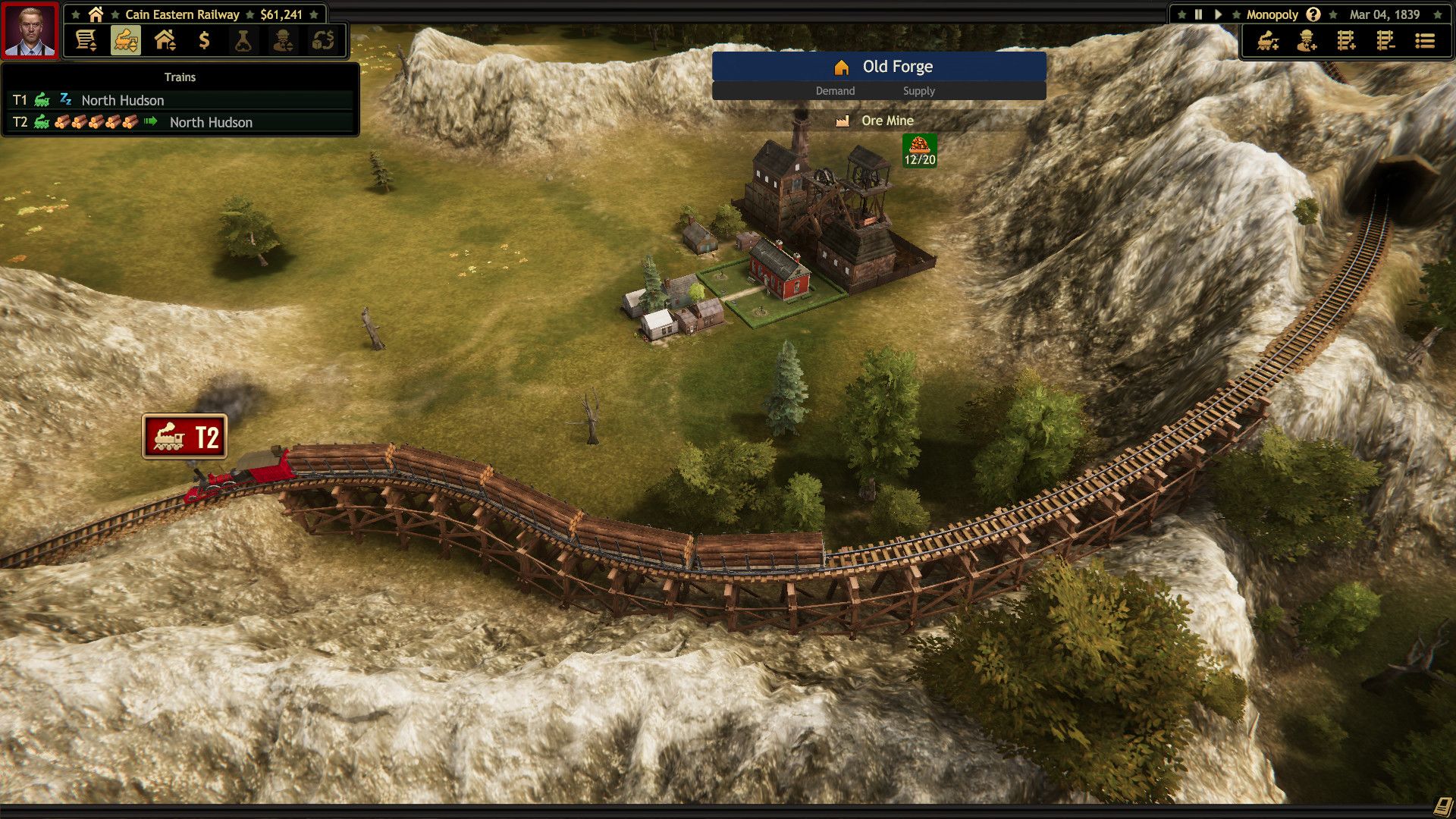Image resolution: width=1456 pixels, height=819 pixels.
Task: Click the ore supply 12/20 icon
Action: pos(919,150)
